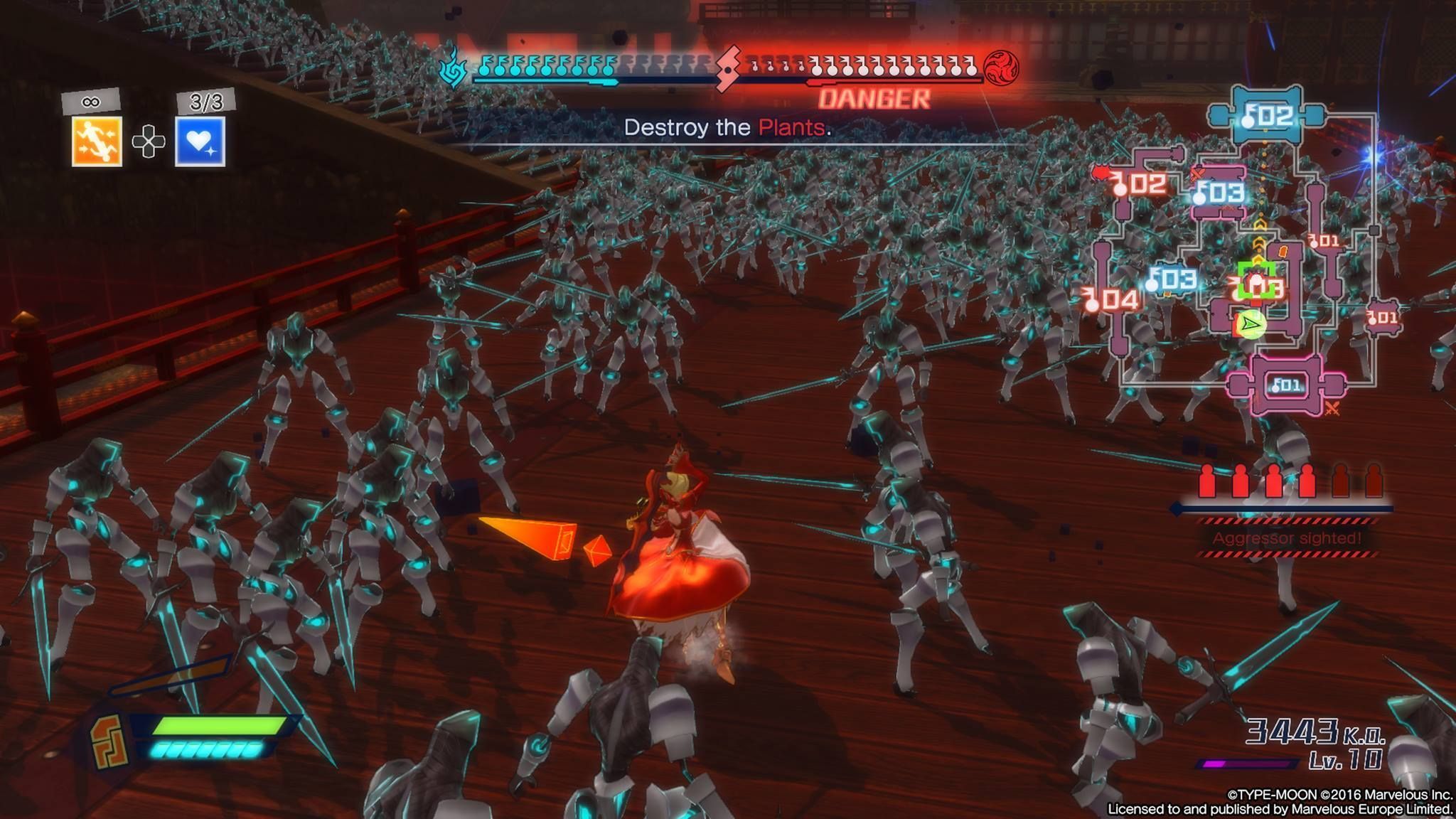
Task: Select the blue 02 sector on the minimap
Action: point(1268,115)
